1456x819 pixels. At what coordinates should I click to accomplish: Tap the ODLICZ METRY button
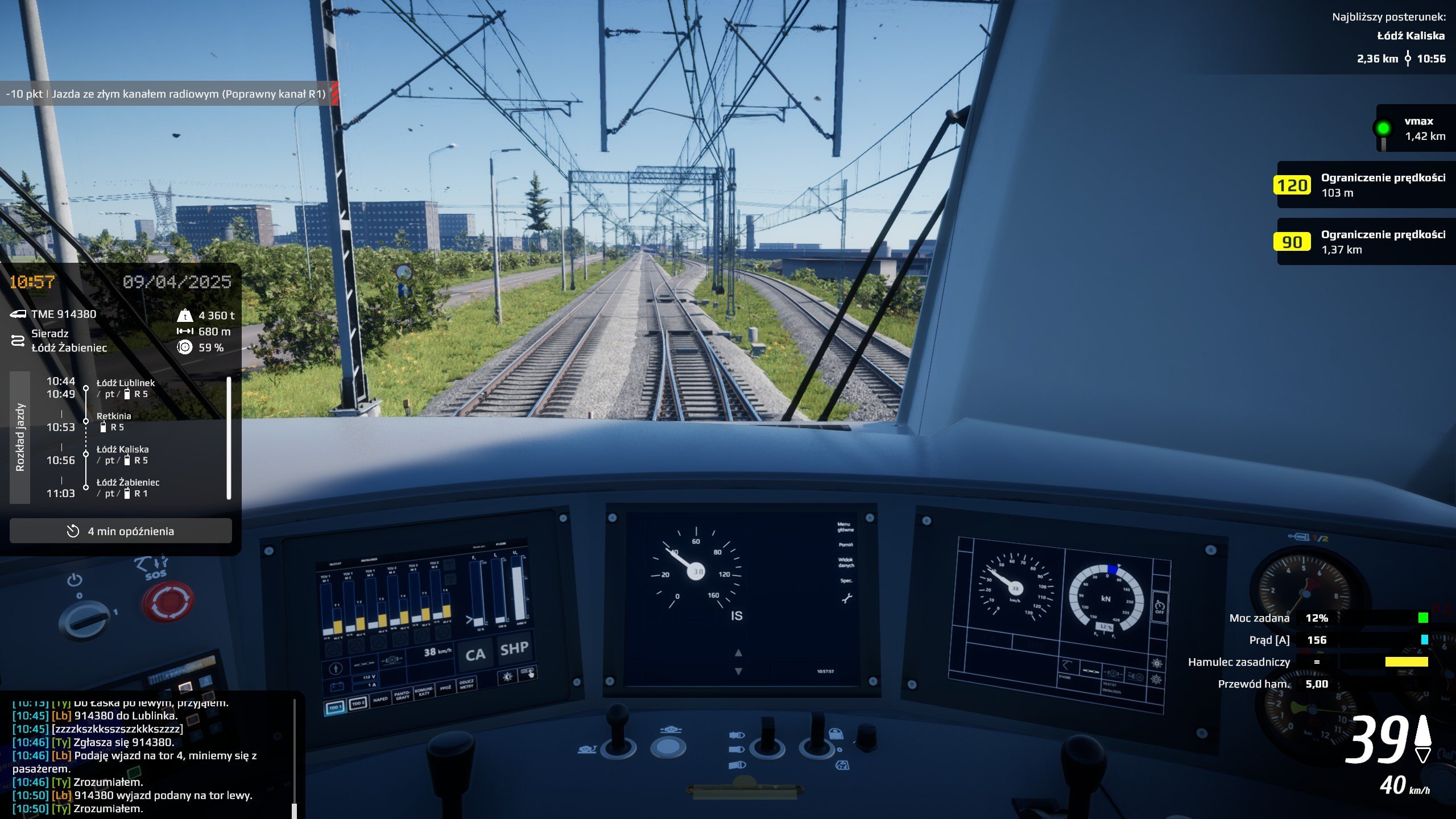tap(466, 684)
